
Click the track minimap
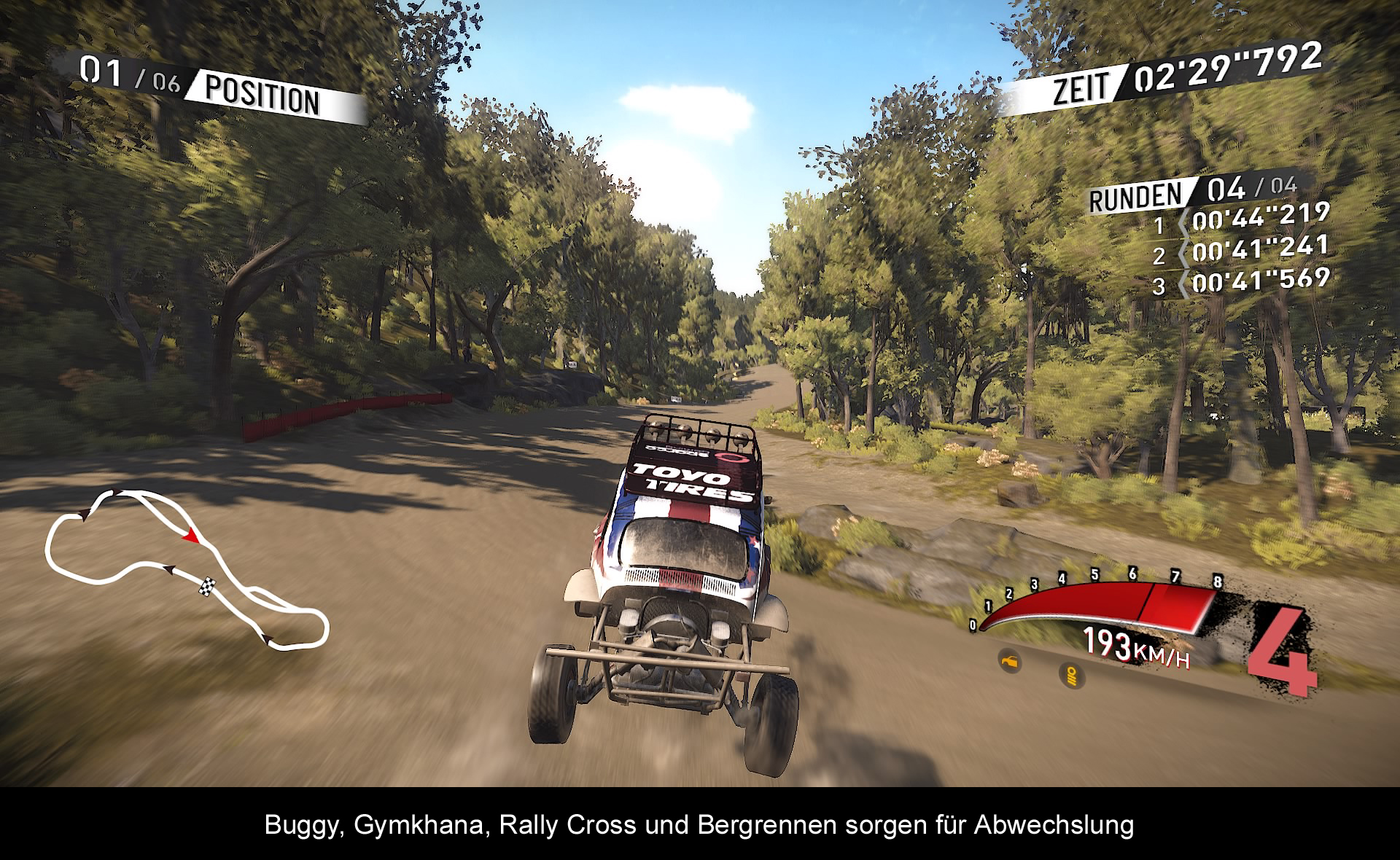coord(186,568)
